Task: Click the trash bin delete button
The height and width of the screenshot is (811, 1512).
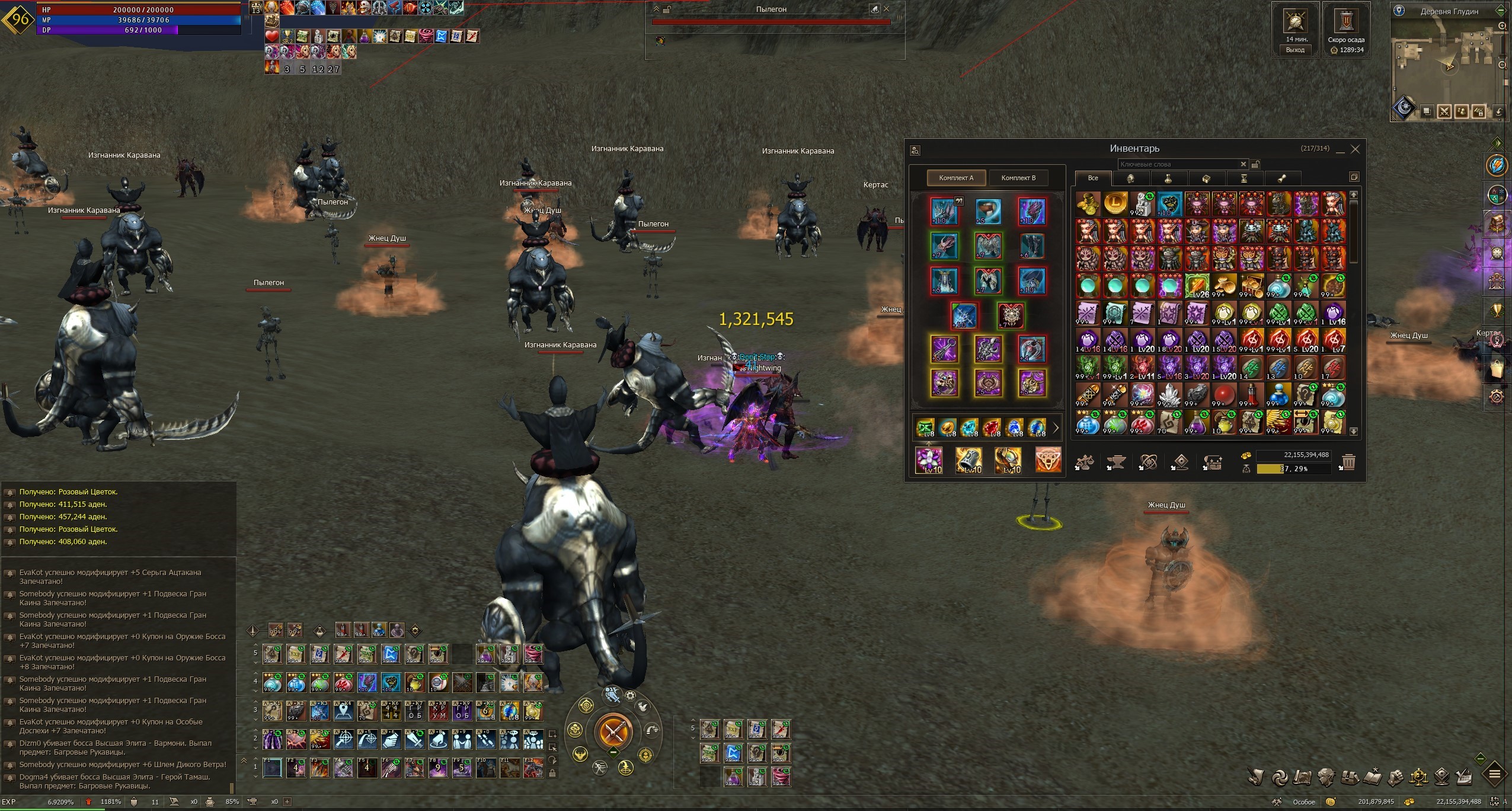Action: point(1348,462)
